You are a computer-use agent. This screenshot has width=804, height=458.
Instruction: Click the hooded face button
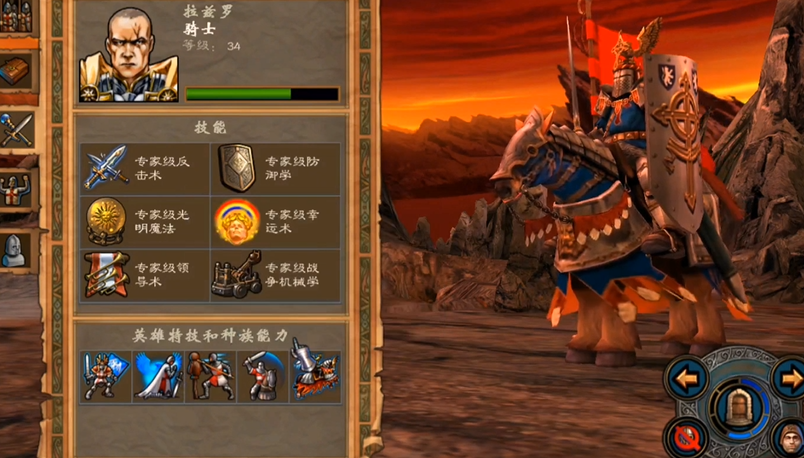tap(790, 438)
